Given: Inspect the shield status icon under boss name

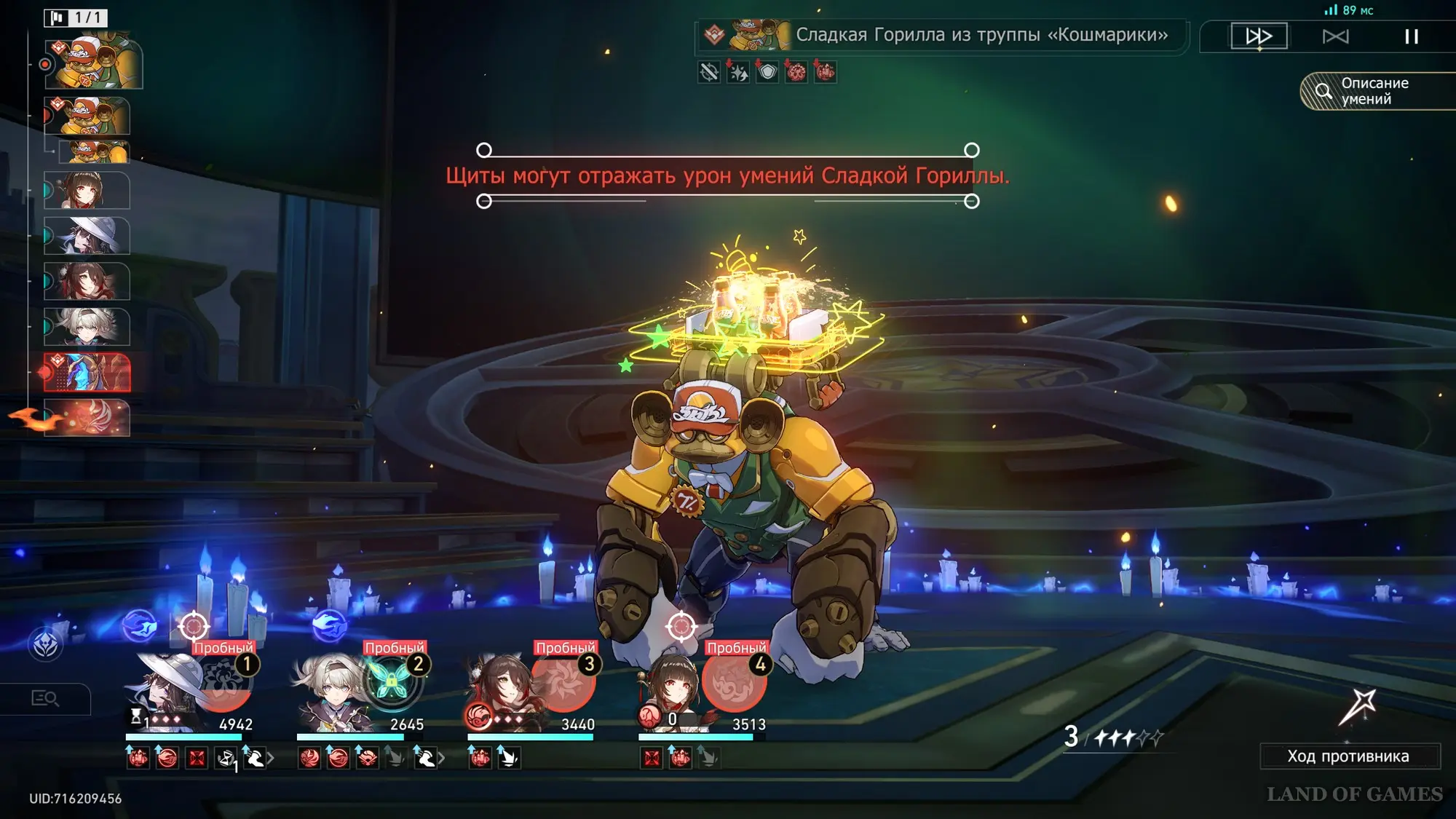Looking at the screenshot, I should pos(767,72).
